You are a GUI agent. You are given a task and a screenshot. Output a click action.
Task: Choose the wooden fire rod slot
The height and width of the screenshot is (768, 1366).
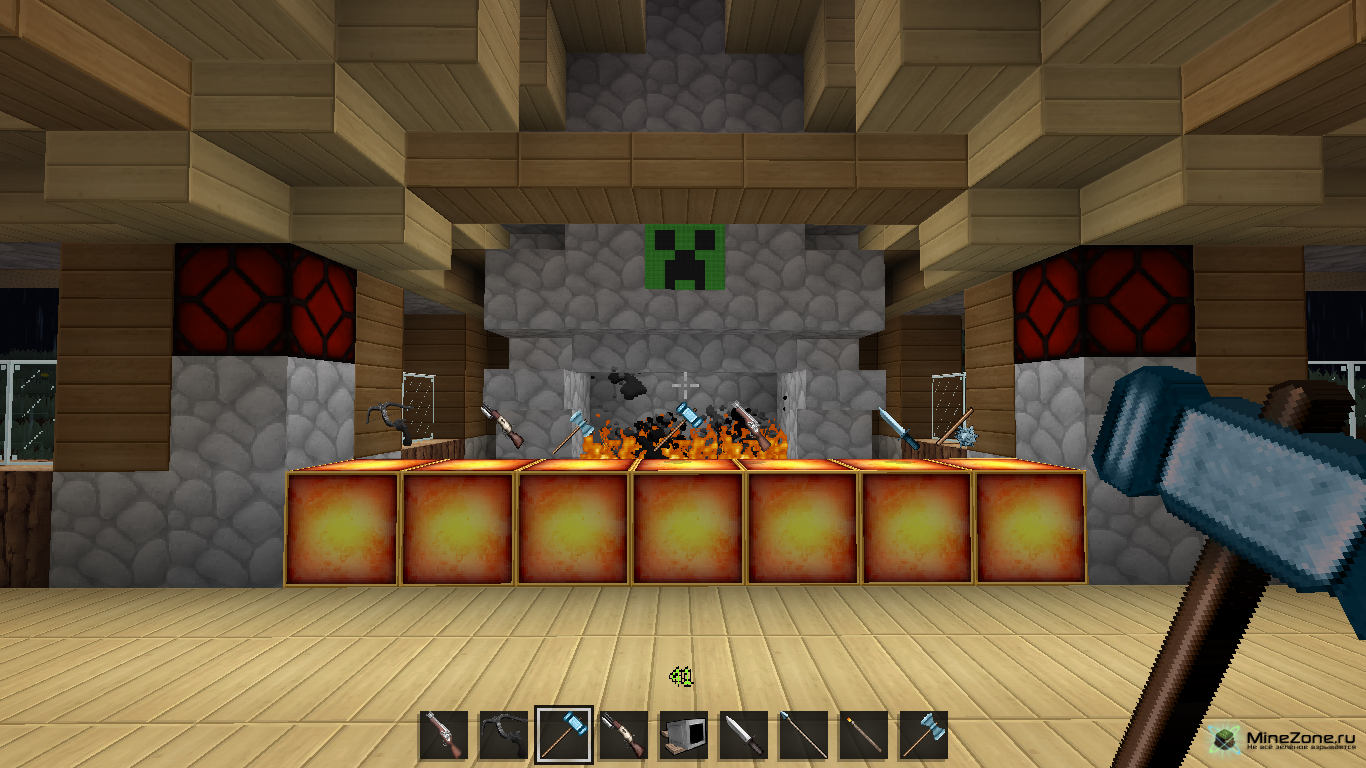[863, 736]
